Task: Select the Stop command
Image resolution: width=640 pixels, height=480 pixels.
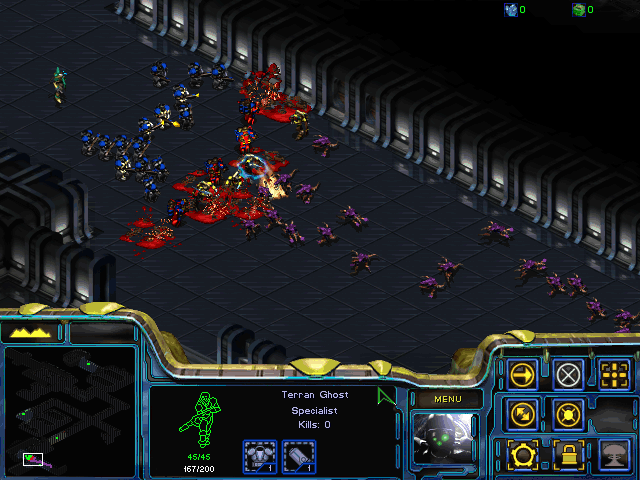Action: pos(569,375)
